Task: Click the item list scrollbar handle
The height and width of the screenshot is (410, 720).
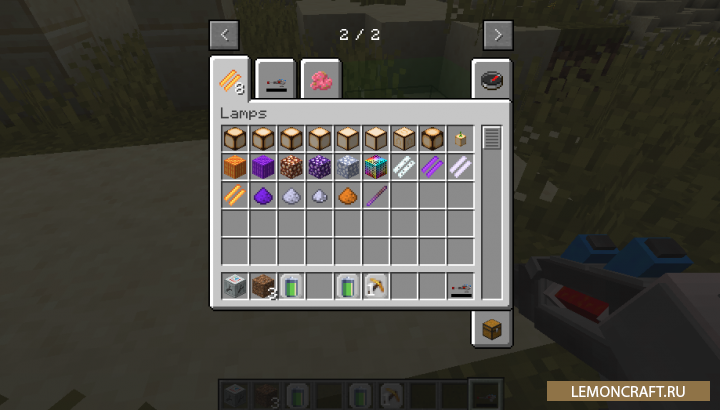Action: tap(491, 138)
